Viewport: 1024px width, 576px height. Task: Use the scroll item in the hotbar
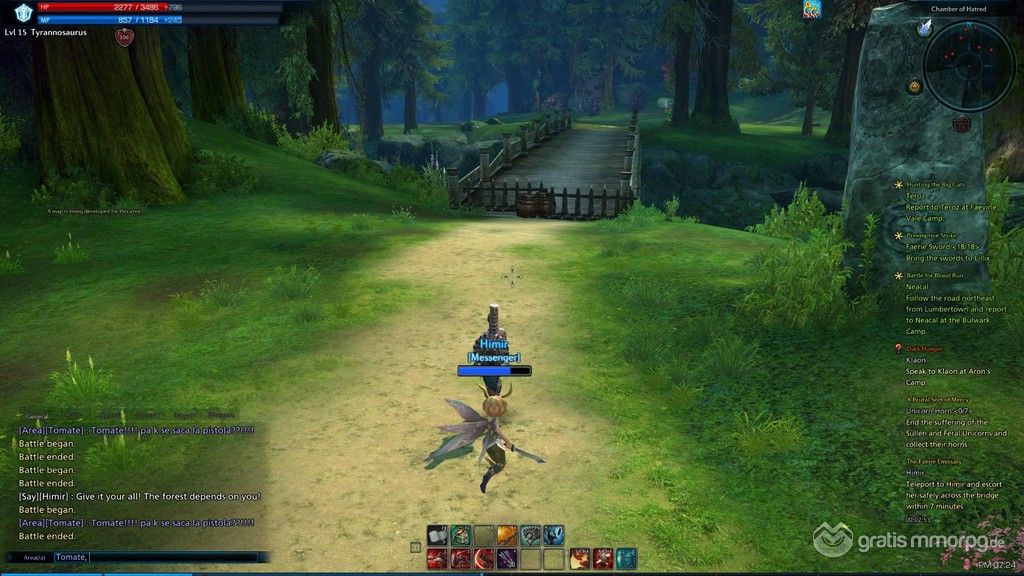436,535
